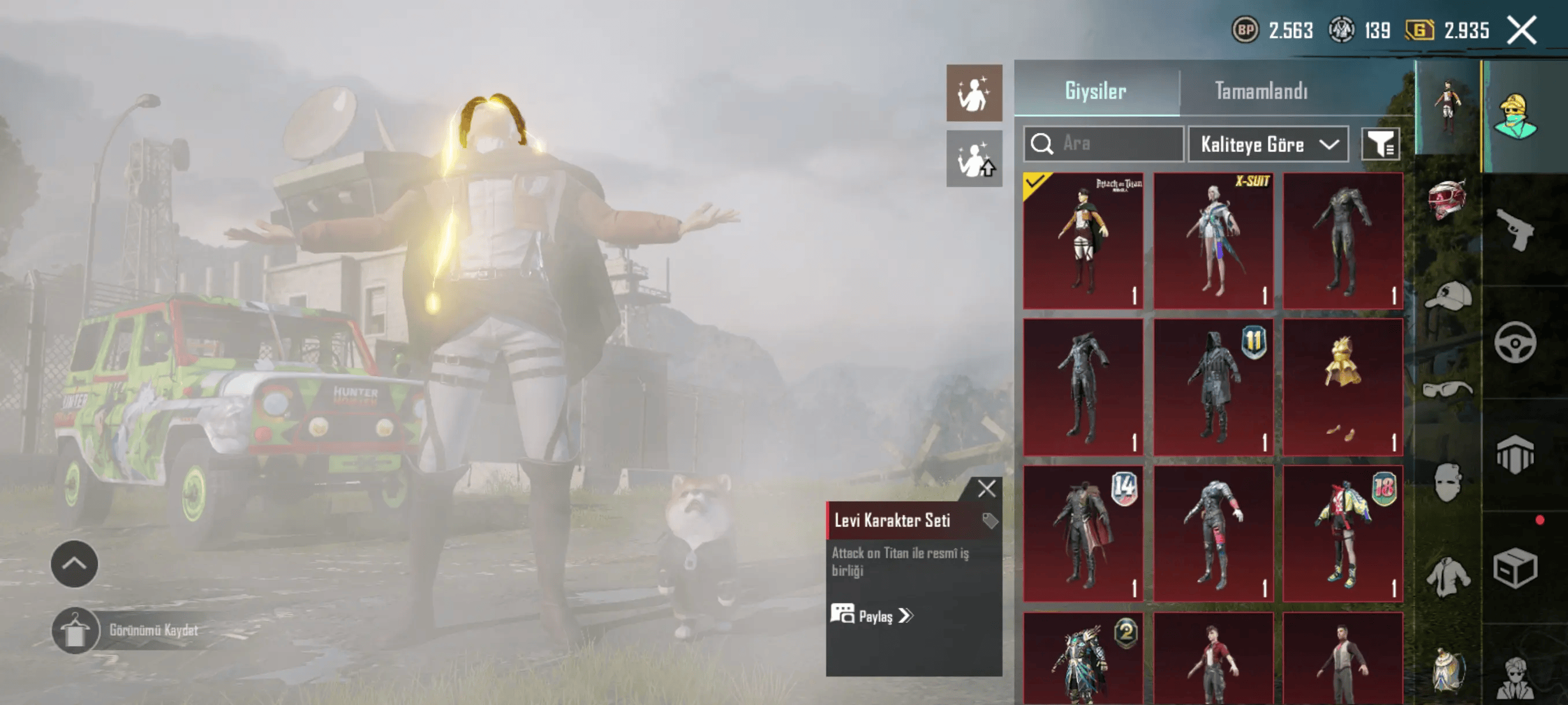This screenshot has height=705, width=1568.
Task: Open the Kaliteye Göre sort dropdown
Action: click(1269, 144)
